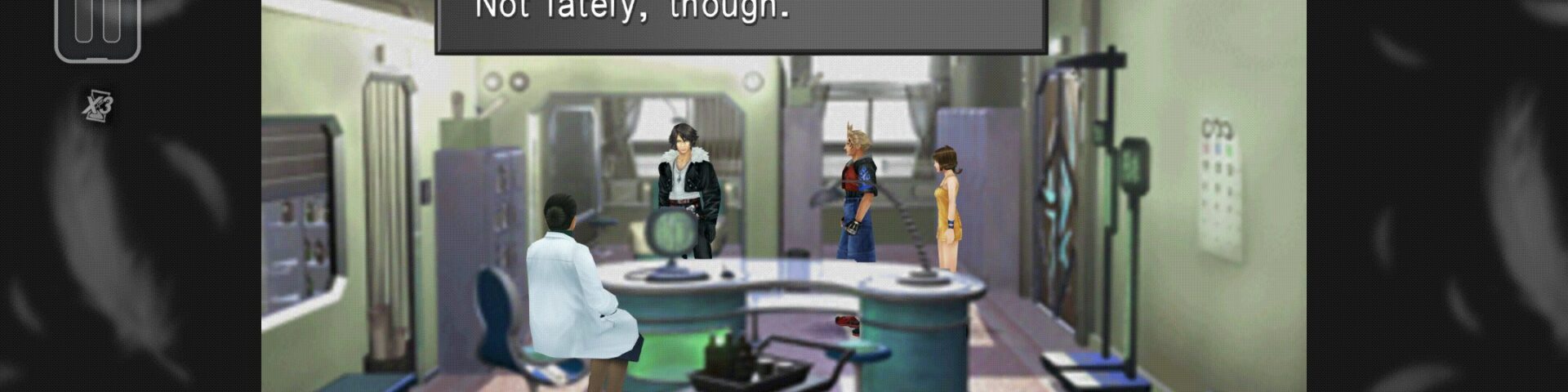Toggle the x3 speed boost icon
The height and width of the screenshot is (392, 1568).
click(98, 106)
